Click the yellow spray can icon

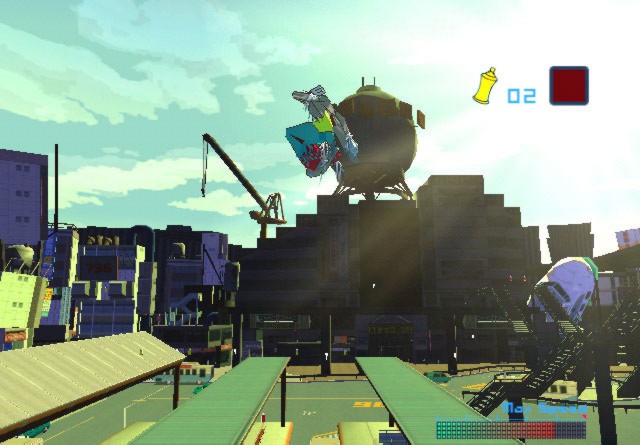(485, 86)
